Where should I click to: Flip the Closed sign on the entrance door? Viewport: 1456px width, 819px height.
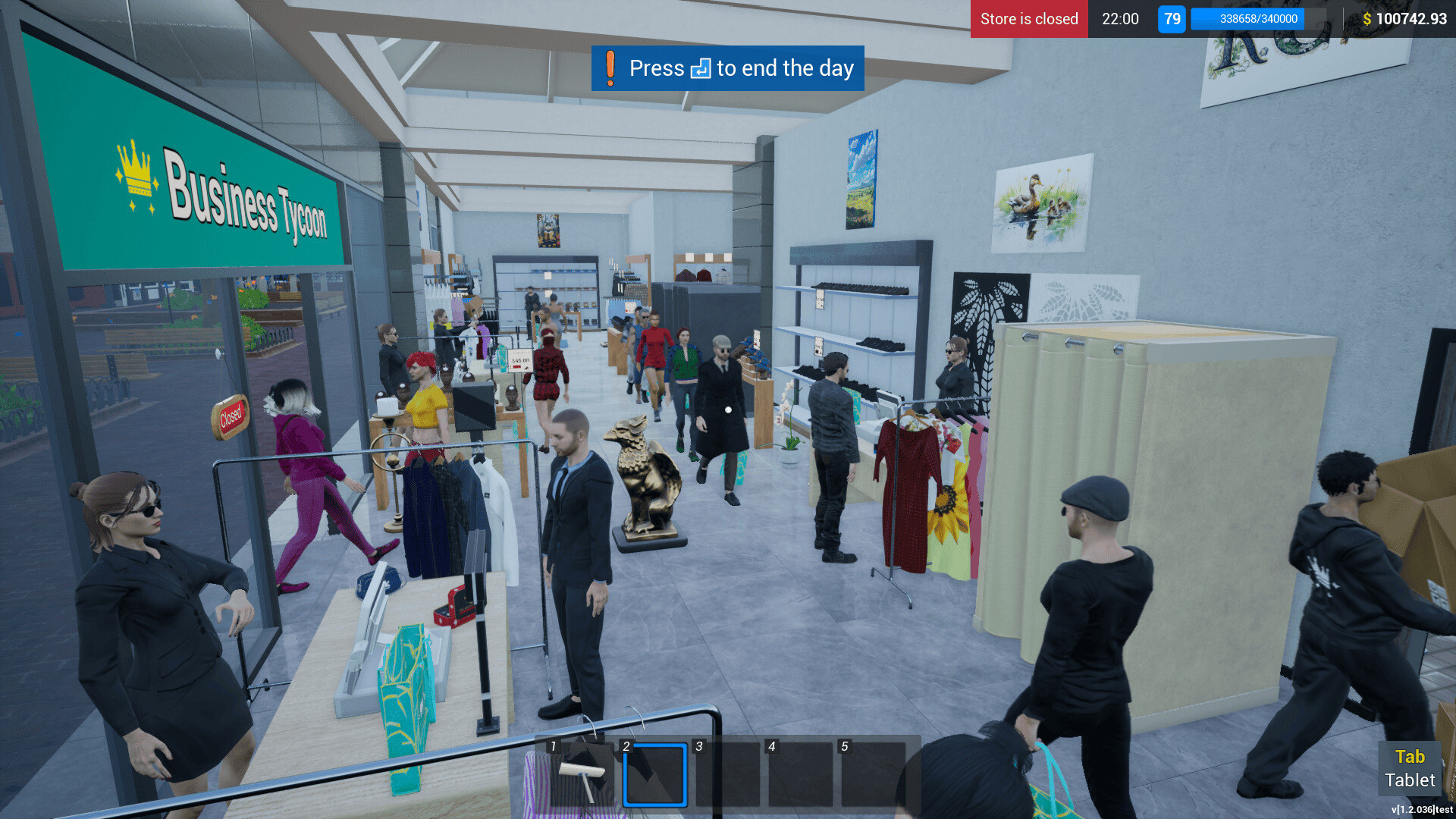(231, 415)
